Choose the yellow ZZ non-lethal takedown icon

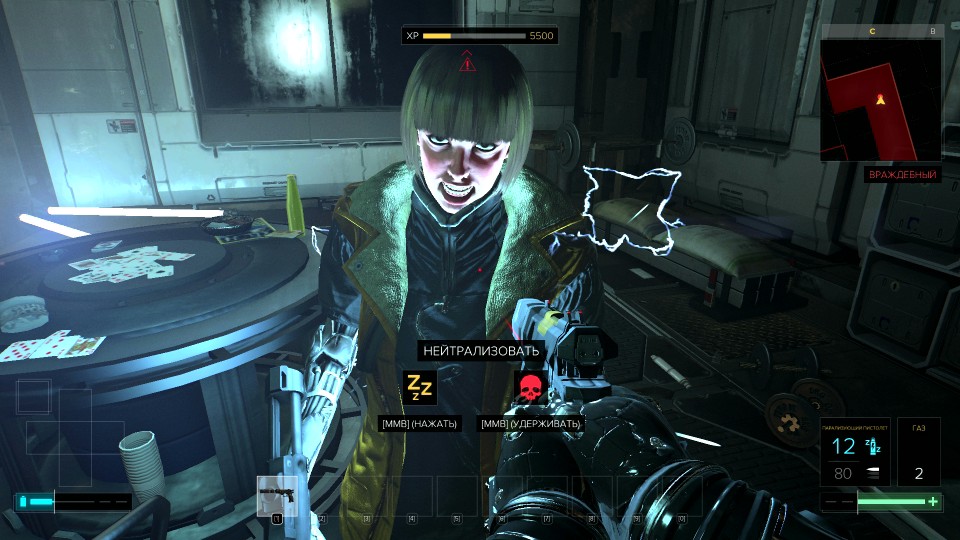(419, 387)
